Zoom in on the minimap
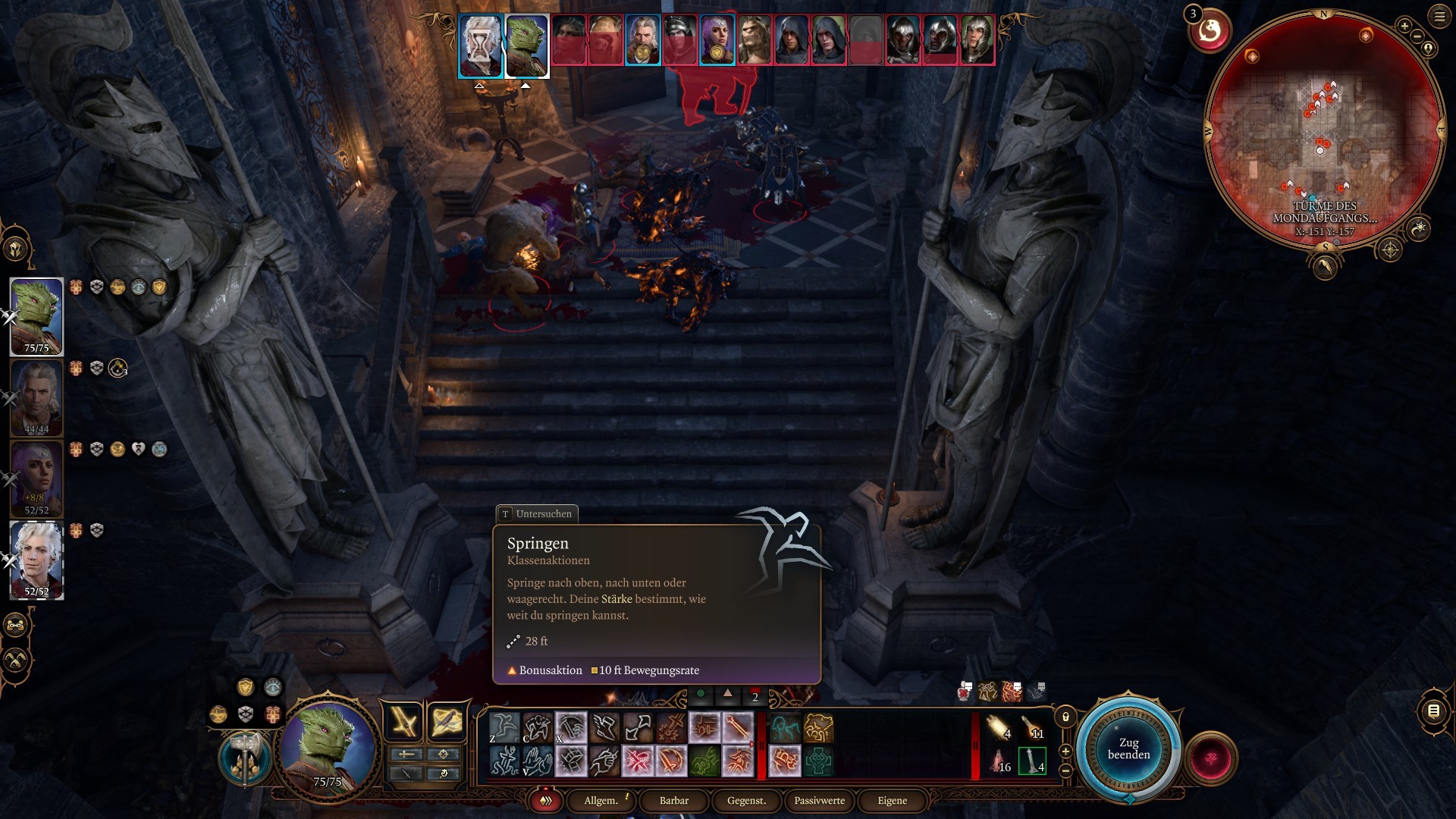Screen dimensions: 1456x819 [1404, 26]
